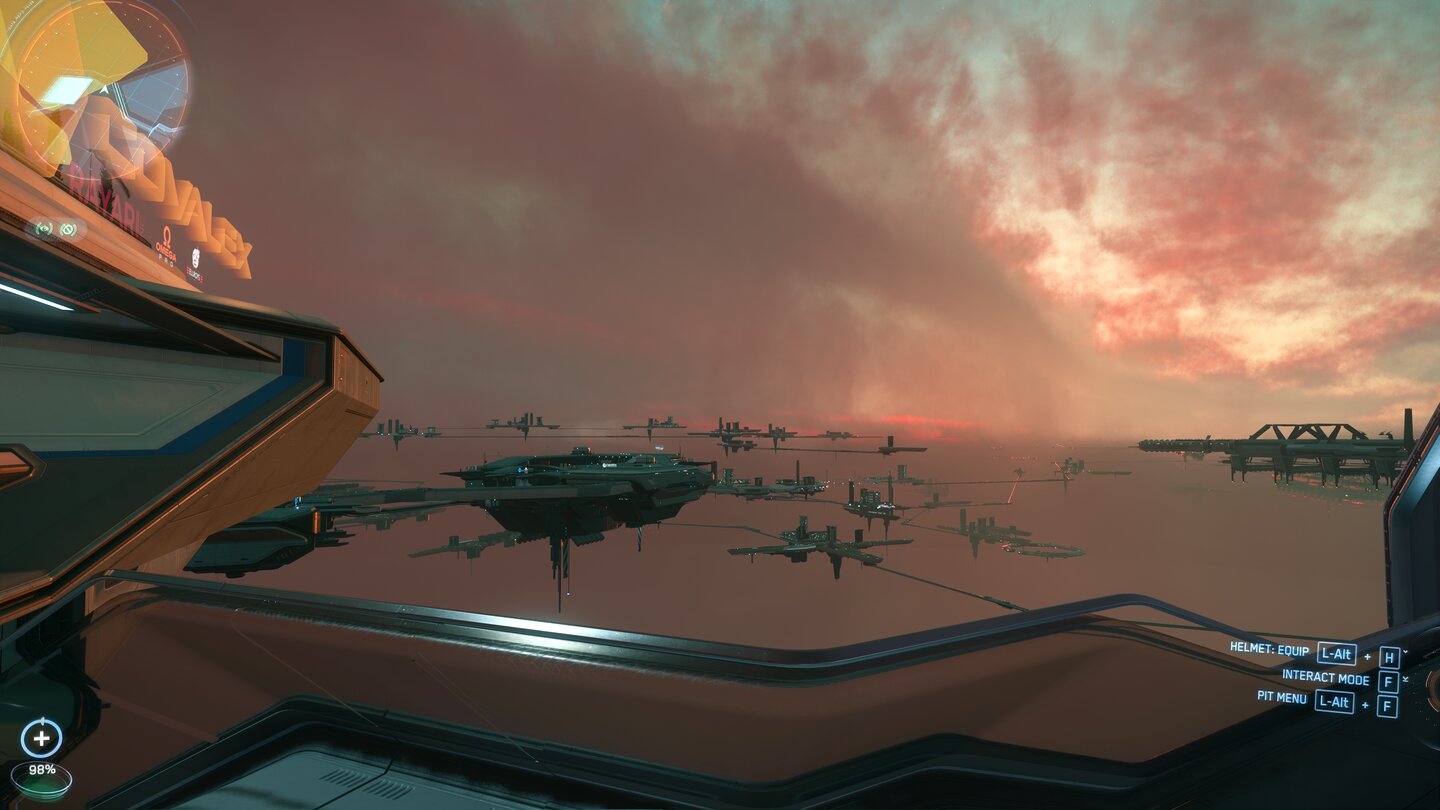Open the PIT MENU entry at bottom right
Viewport: 1440px width, 810px height.
[x=1282, y=700]
